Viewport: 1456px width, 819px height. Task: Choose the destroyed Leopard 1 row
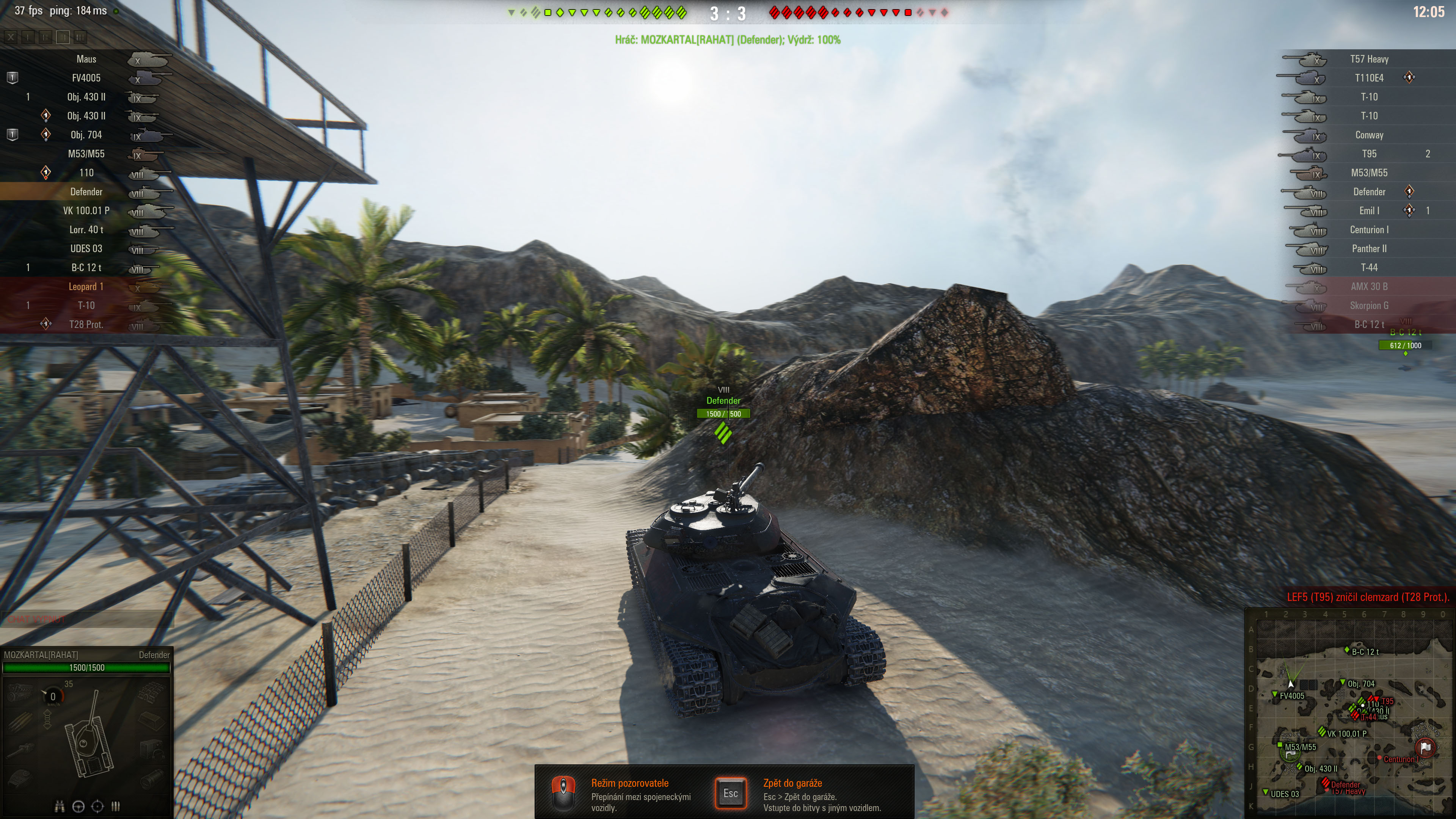[86, 287]
